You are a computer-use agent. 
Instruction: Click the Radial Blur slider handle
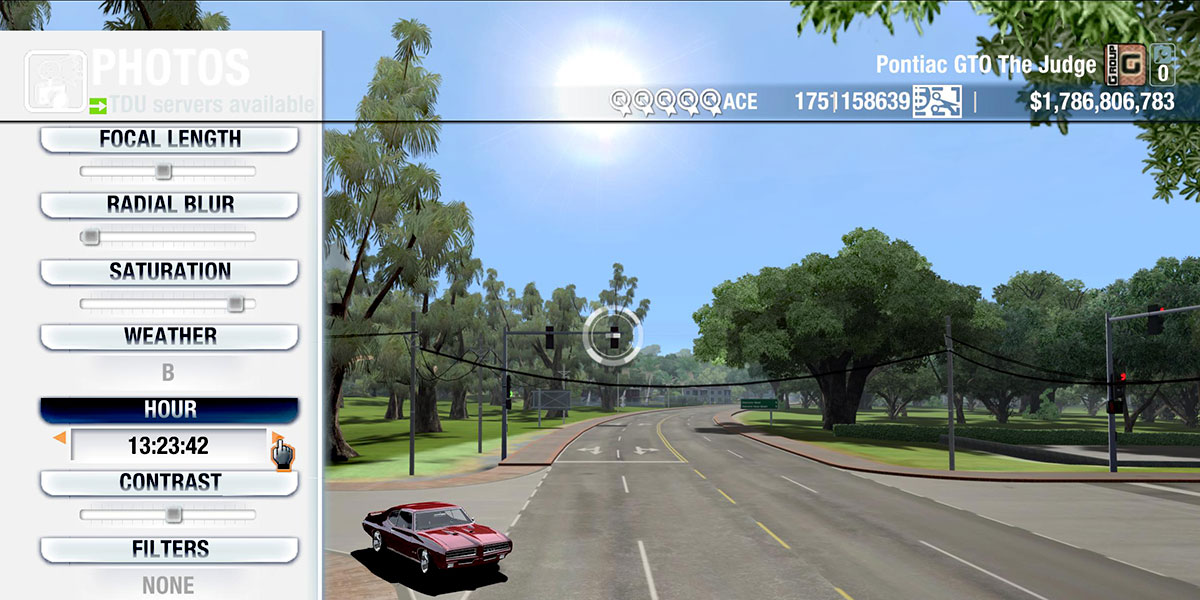pyautogui.click(x=91, y=237)
